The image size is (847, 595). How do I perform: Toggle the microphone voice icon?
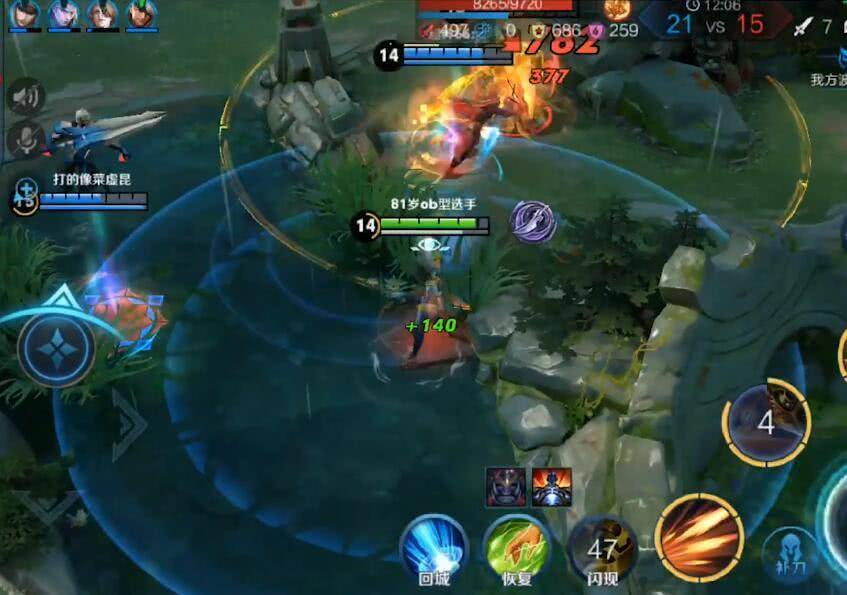[x=24, y=138]
